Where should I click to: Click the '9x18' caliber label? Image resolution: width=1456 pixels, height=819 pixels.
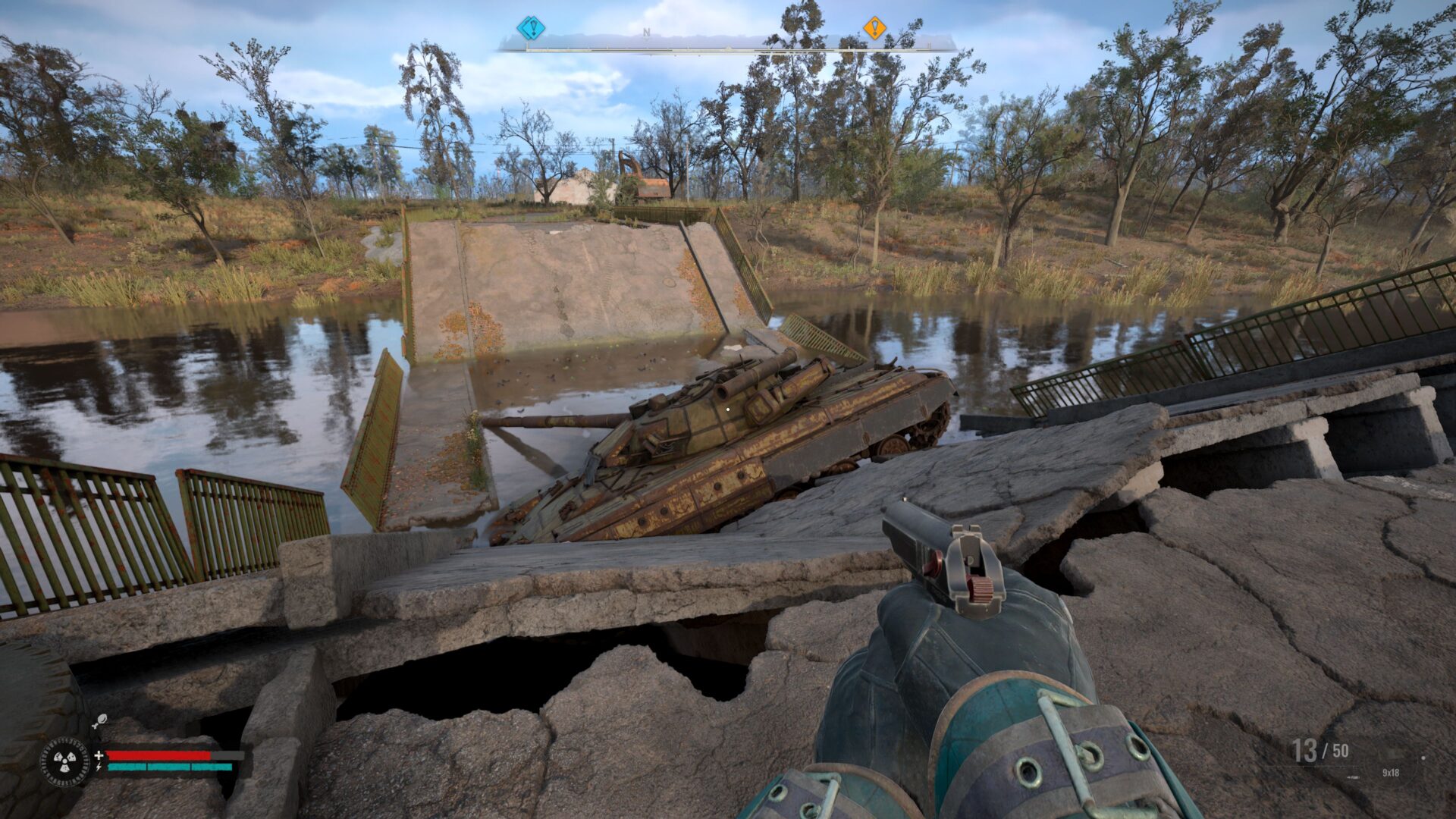(x=1391, y=773)
